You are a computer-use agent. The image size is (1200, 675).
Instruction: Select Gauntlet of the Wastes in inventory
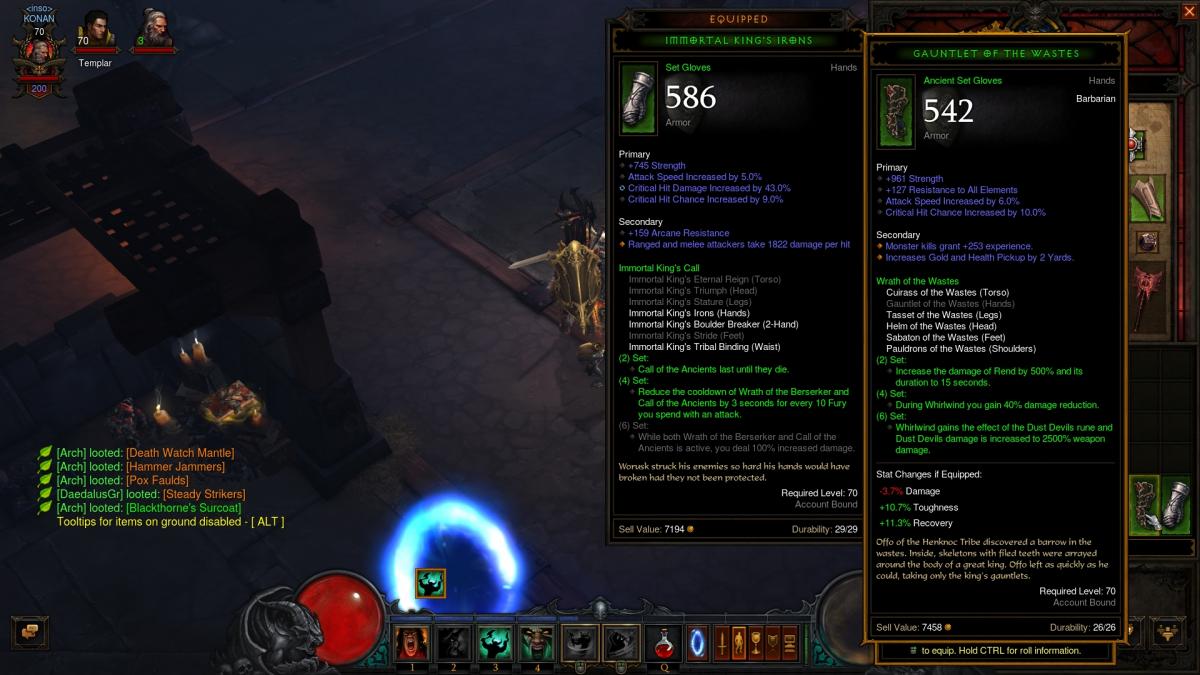click(1146, 504)
